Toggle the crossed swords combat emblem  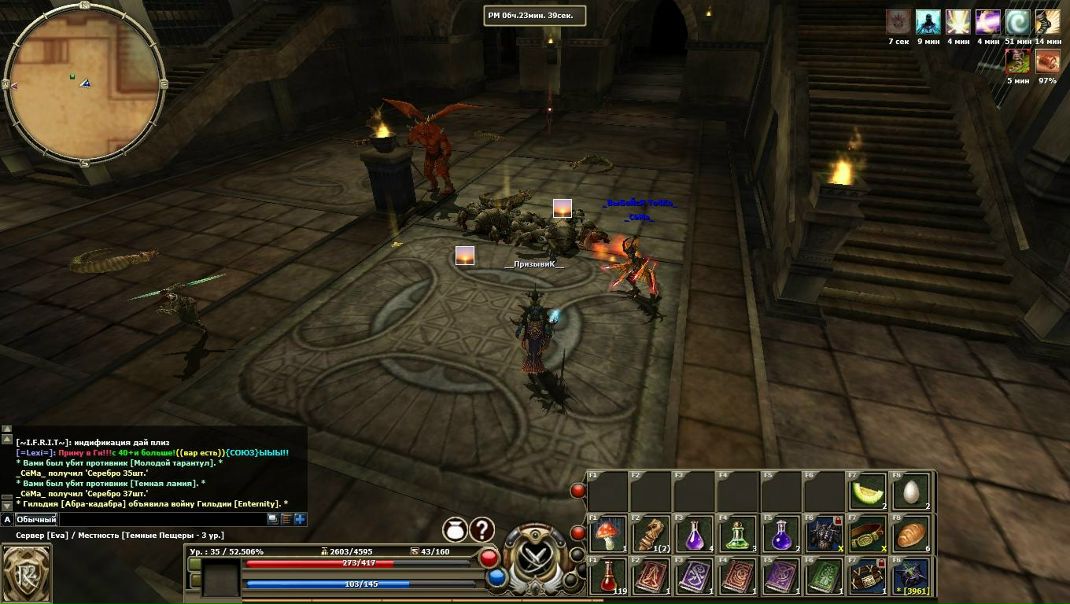coord(534,559)
